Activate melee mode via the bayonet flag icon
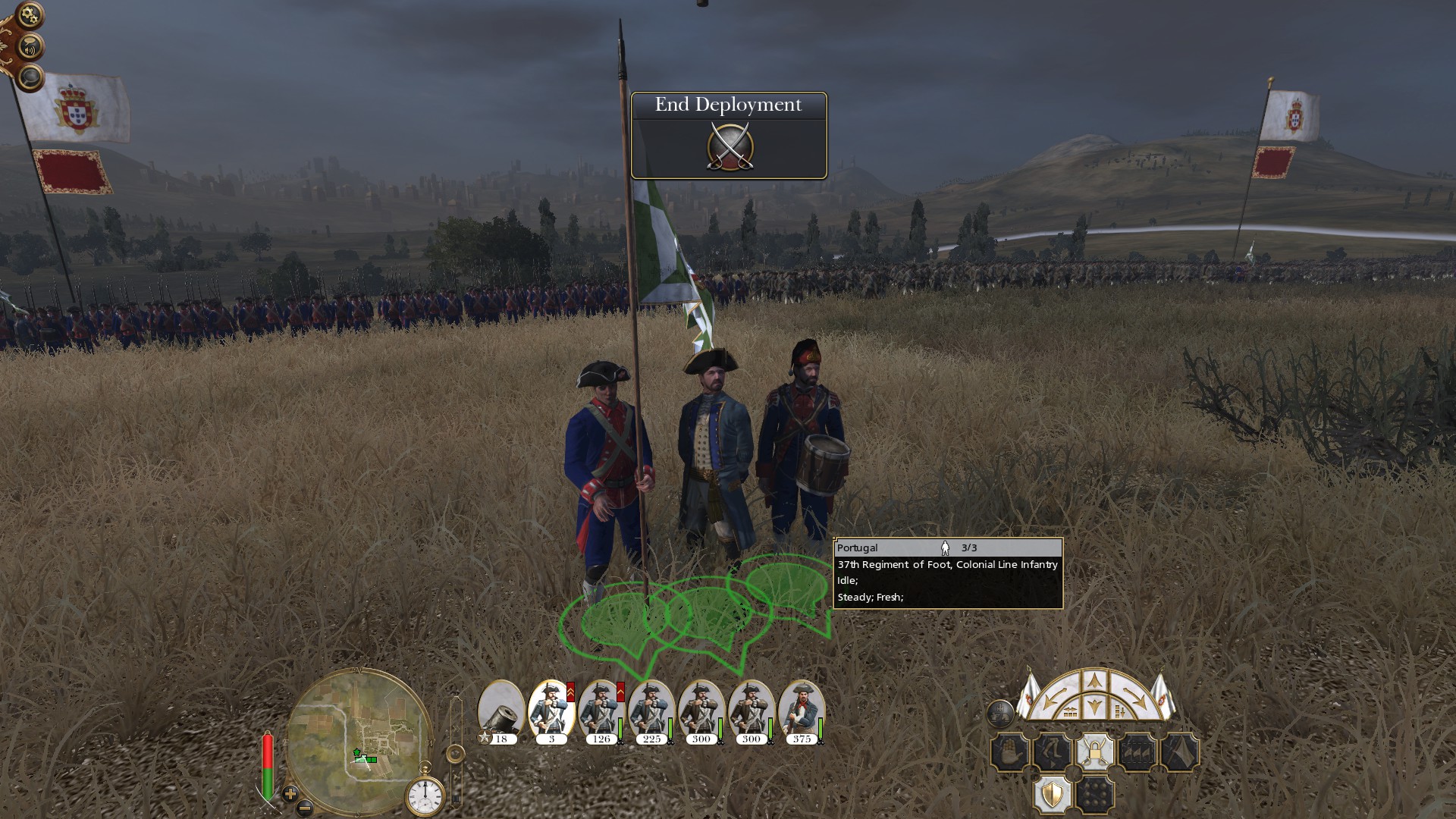Image resolution: width=1456 pixels, height=819 pixels. point(1181,752)
